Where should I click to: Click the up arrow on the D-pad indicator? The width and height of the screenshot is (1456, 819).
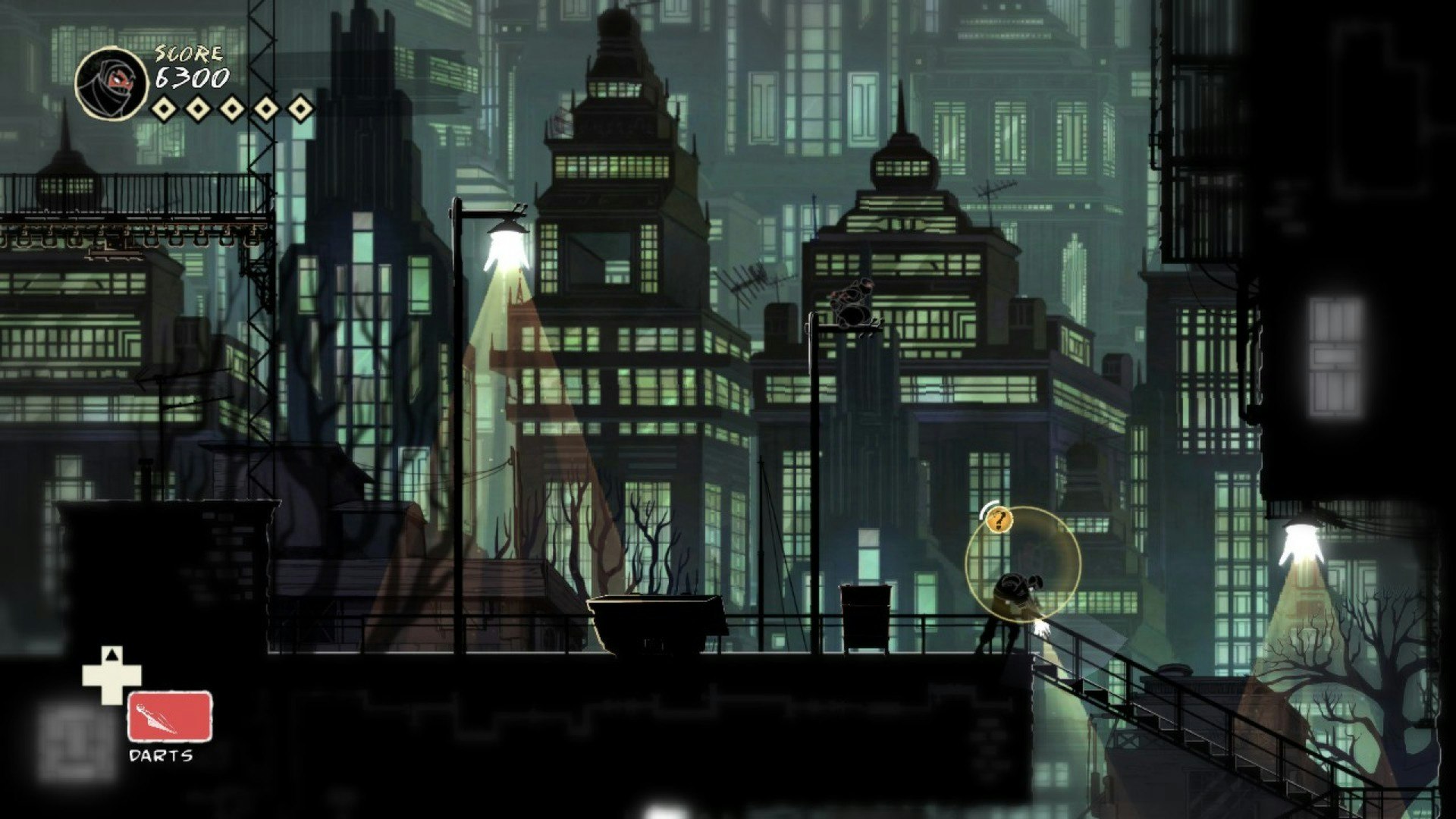click(x=112, y=654)
